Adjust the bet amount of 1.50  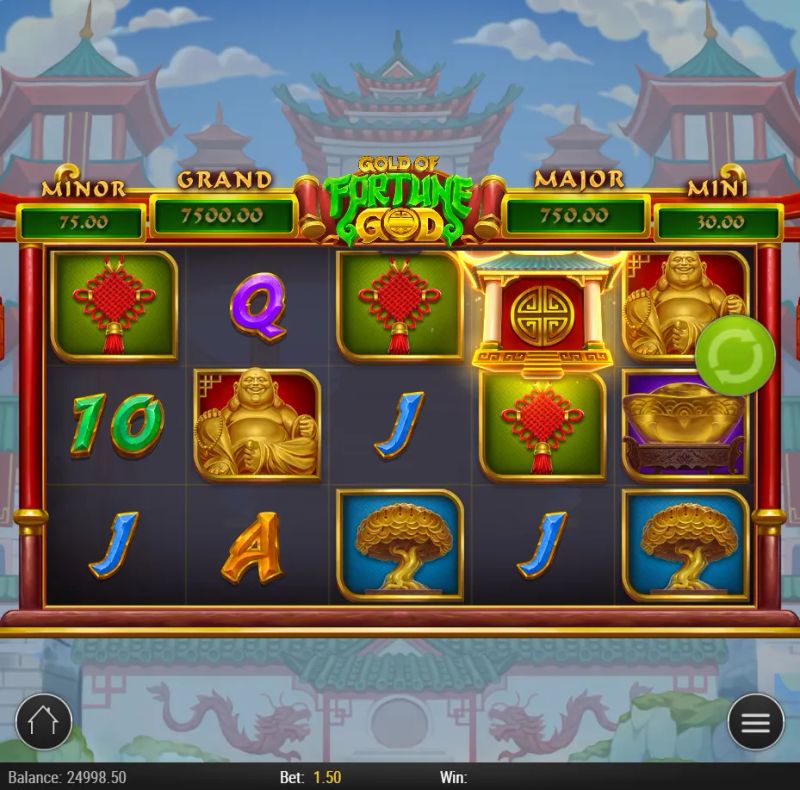click(x=327, y=777)
